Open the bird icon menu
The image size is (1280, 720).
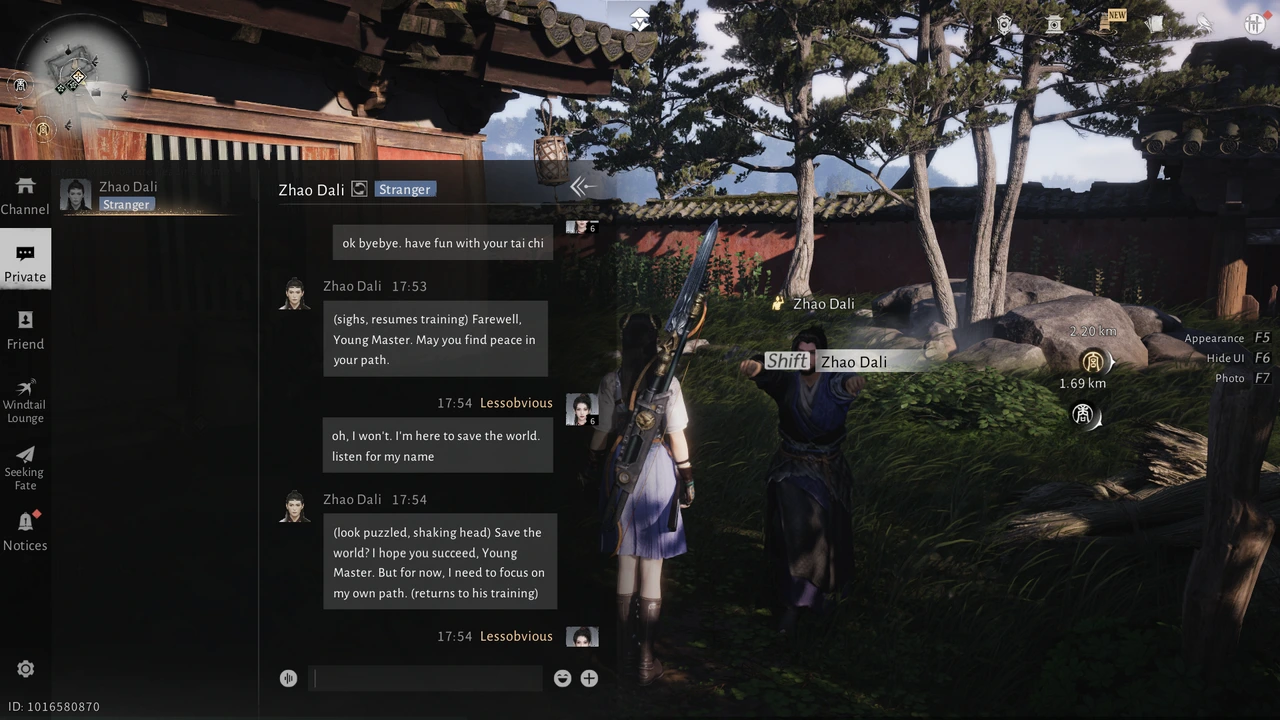(x=1204, y=24)
